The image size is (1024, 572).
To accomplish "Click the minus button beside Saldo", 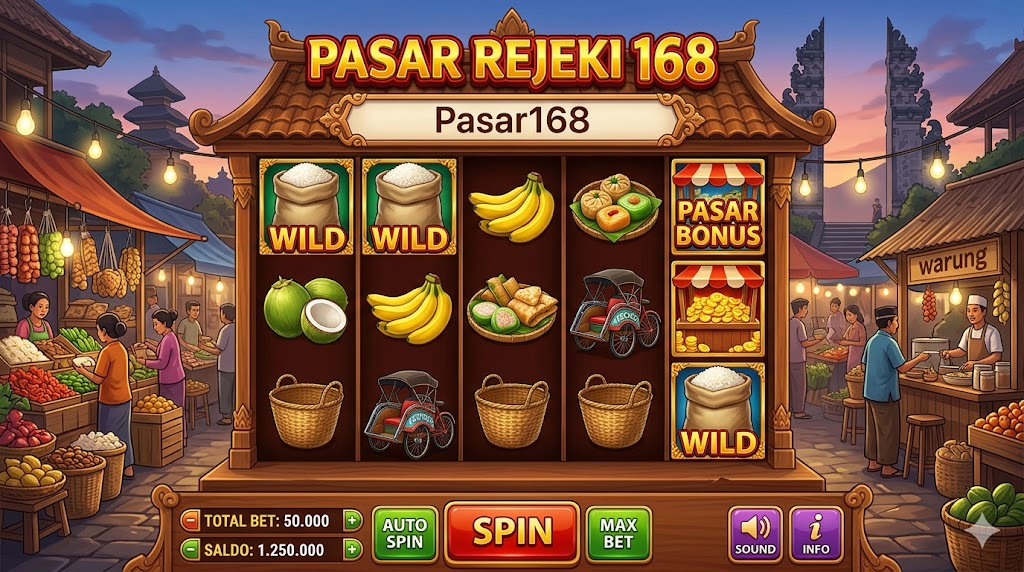I will 190,549.
